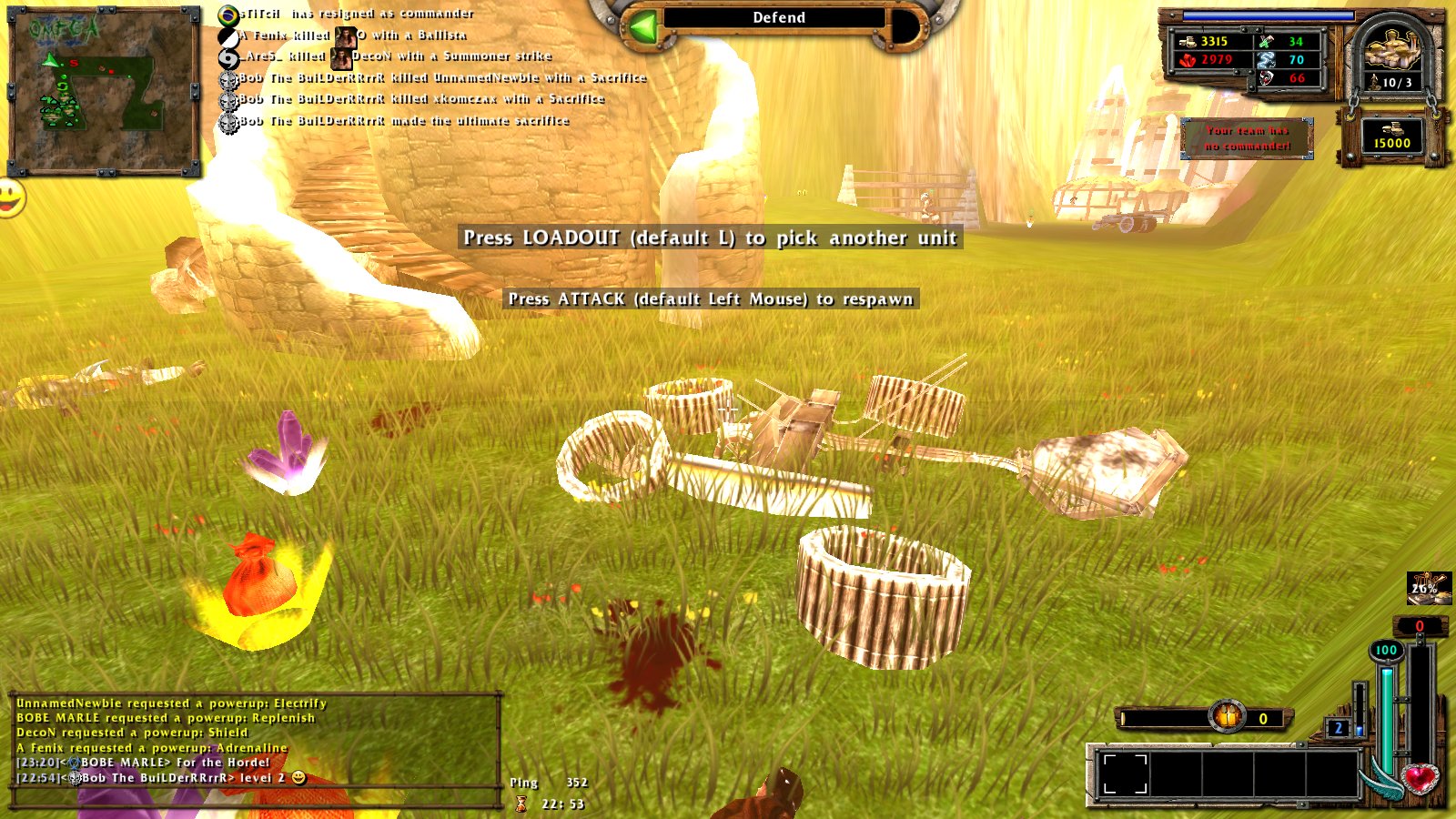Select the 26% building status icon
Viewport: 1456px width, 819px height.
(x=1428, y=588)
